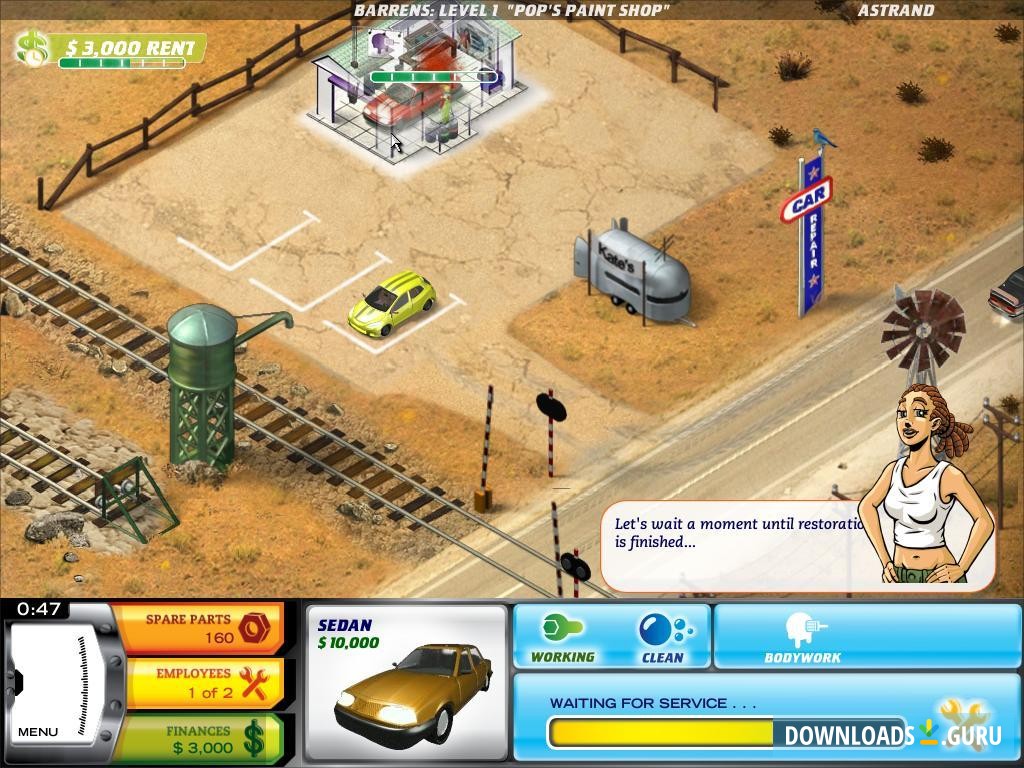
Task: Select the paint shop building
Action: 420,90
